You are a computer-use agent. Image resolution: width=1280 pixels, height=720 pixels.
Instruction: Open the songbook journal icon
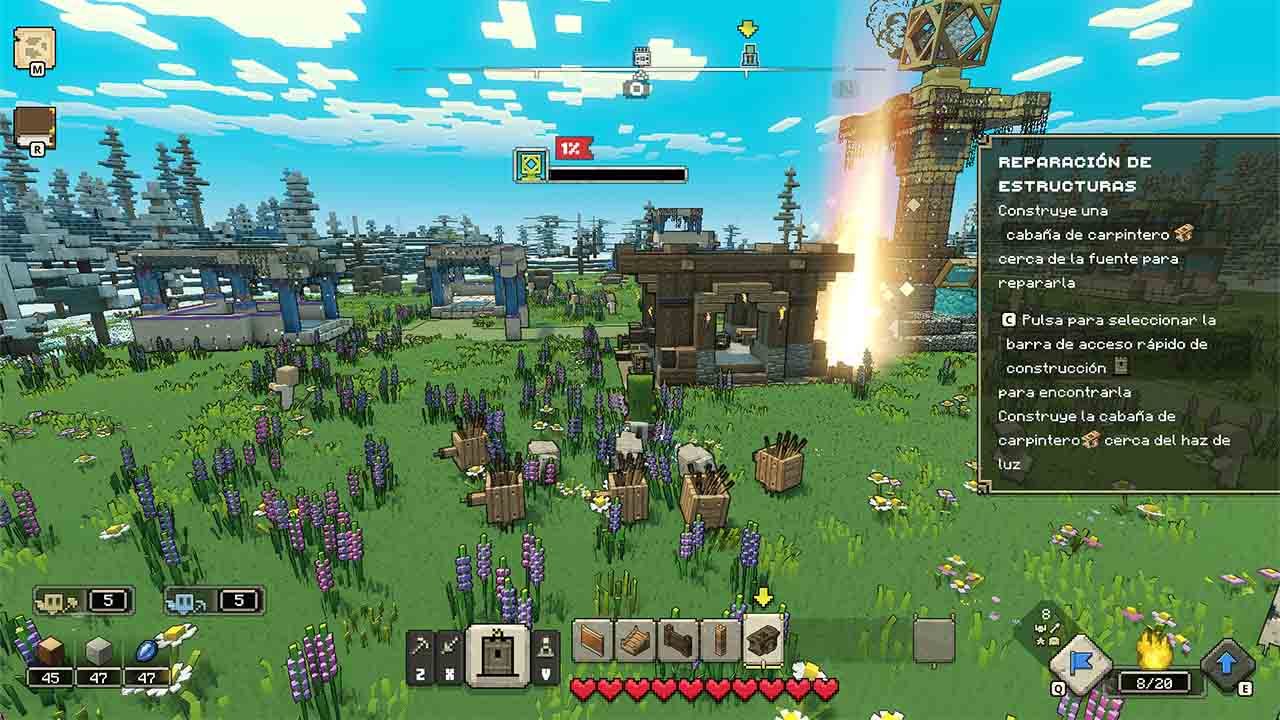34,126
